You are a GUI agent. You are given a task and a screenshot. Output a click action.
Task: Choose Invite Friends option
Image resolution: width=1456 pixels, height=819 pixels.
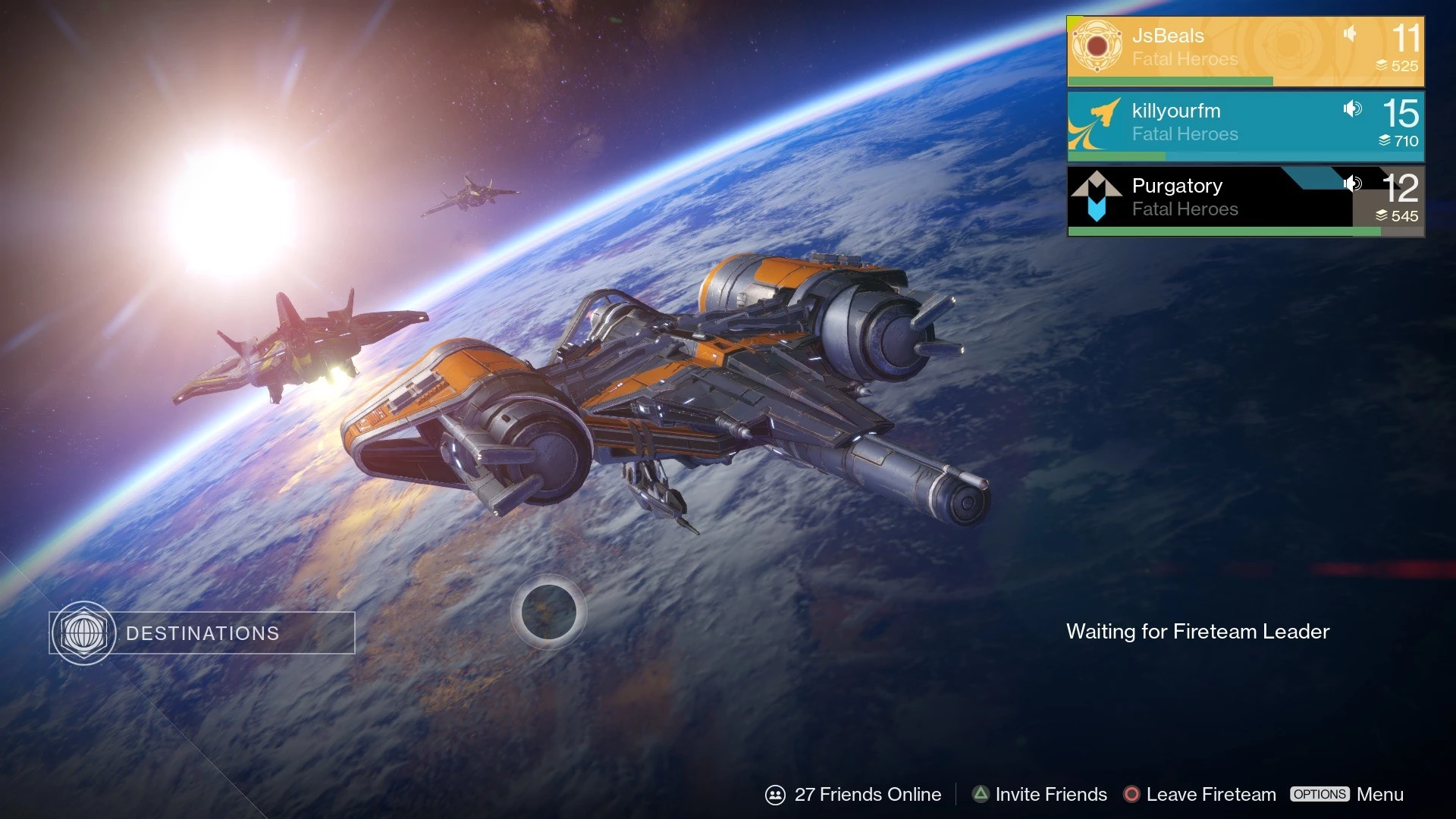click(1040, 794)
